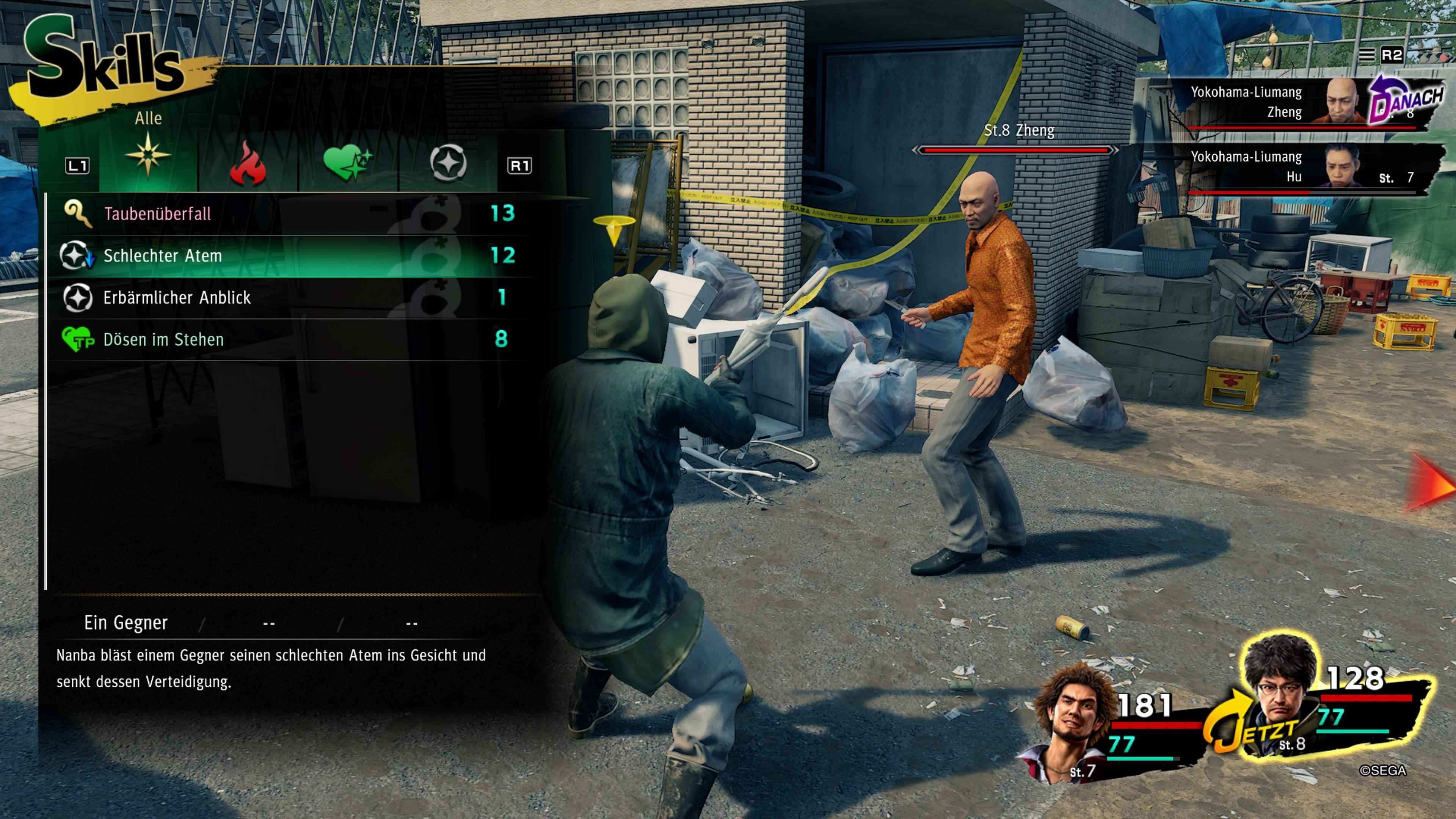Switch to the grey star-circle tab

pos(448,163)
